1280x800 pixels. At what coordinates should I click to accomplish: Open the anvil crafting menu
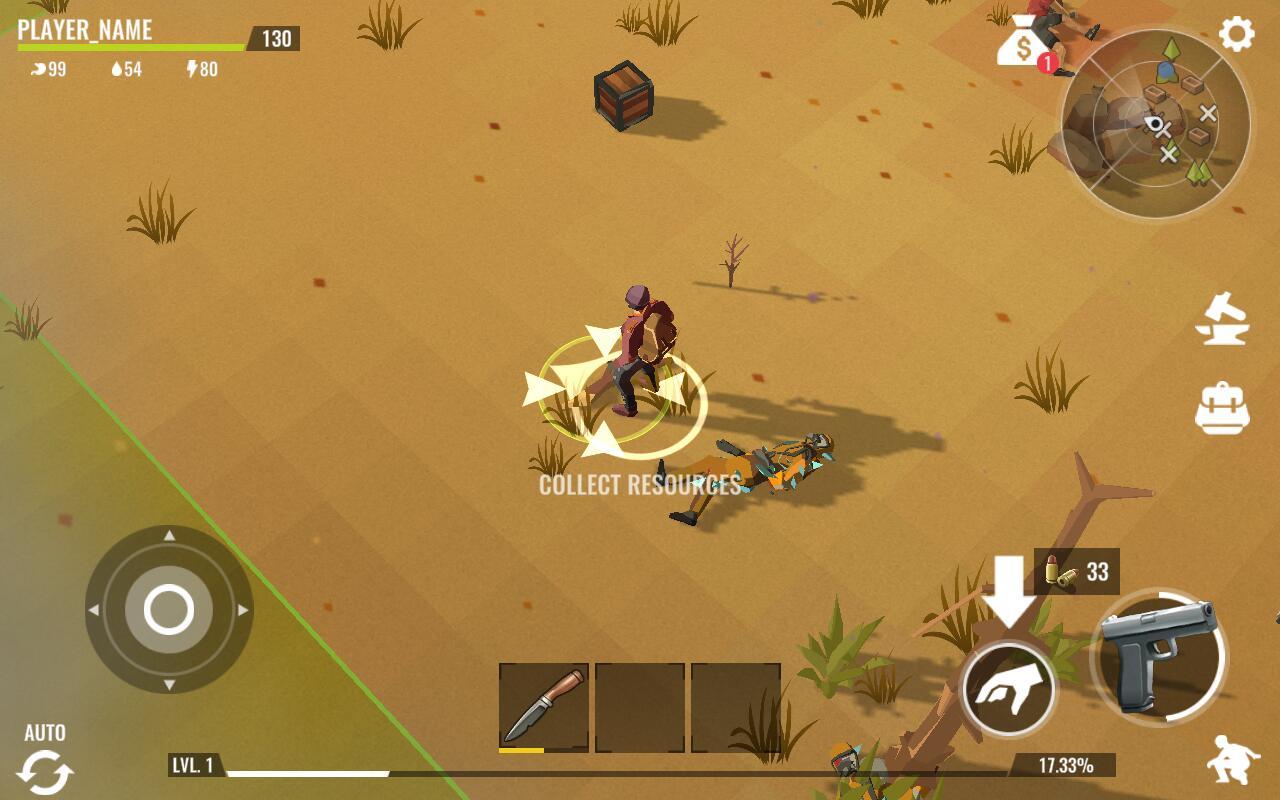(x=1222, y=320)
